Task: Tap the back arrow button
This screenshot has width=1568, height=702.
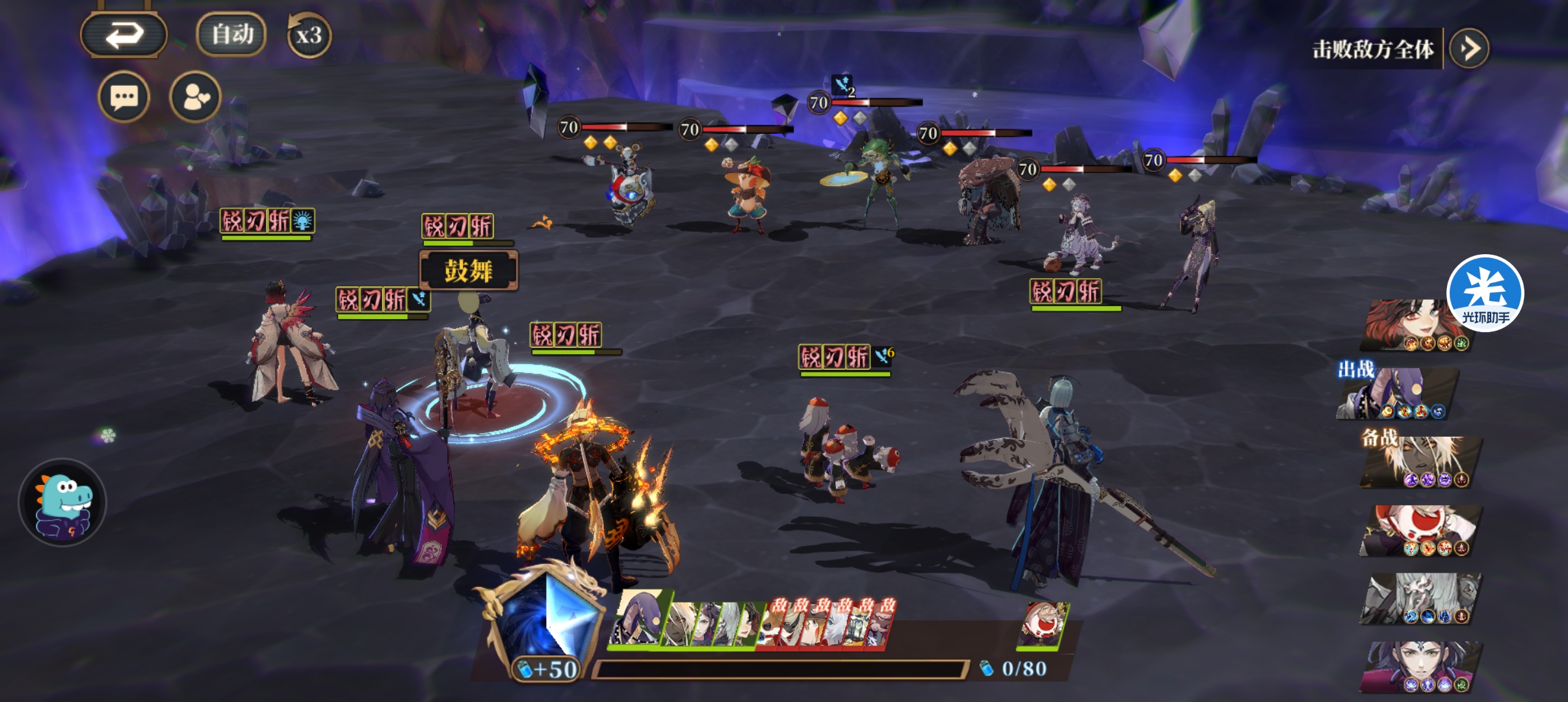Action: point(124,34)
